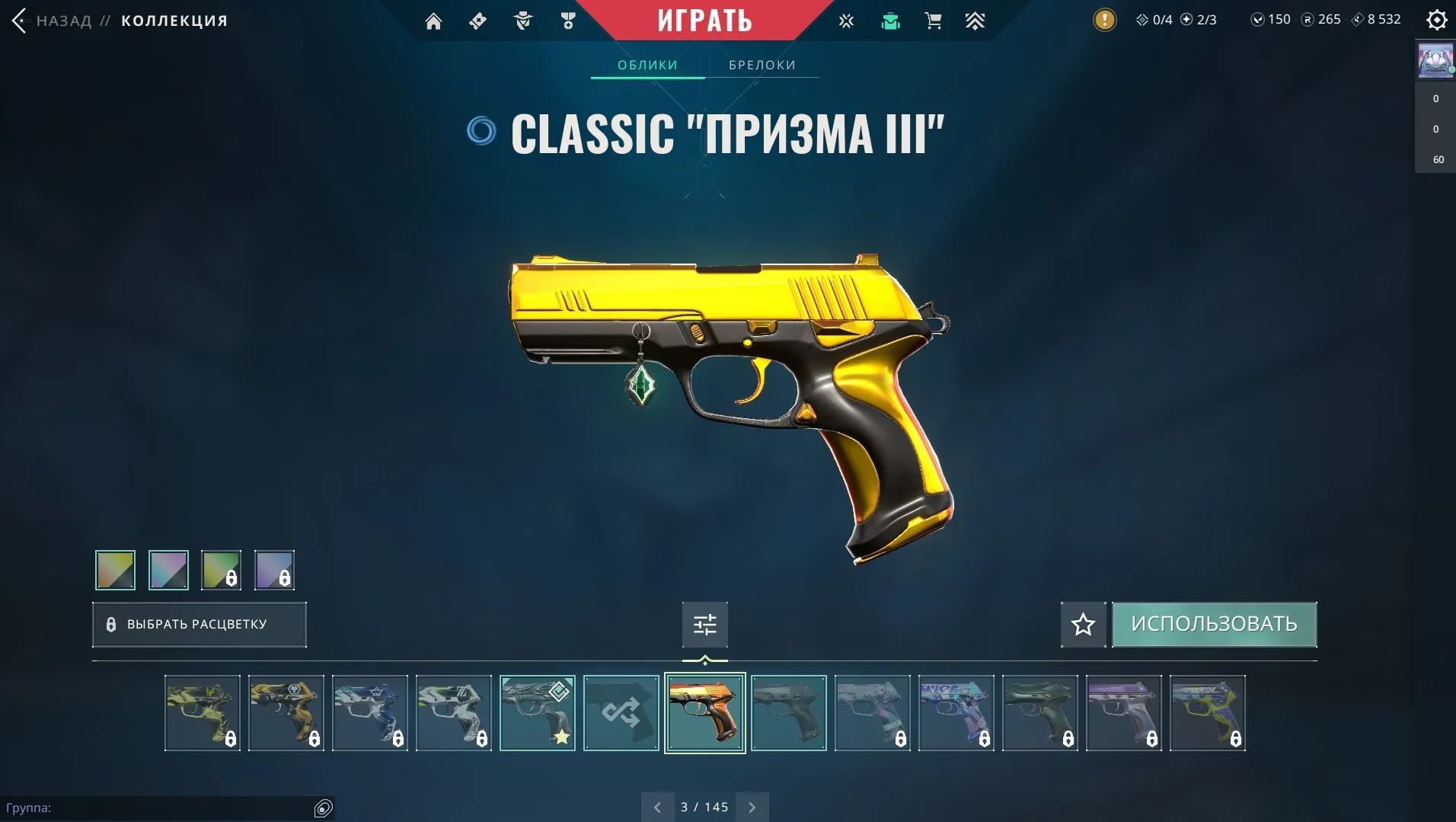Open the in-game Store cart icon
1456x822 pixels.
935,21
